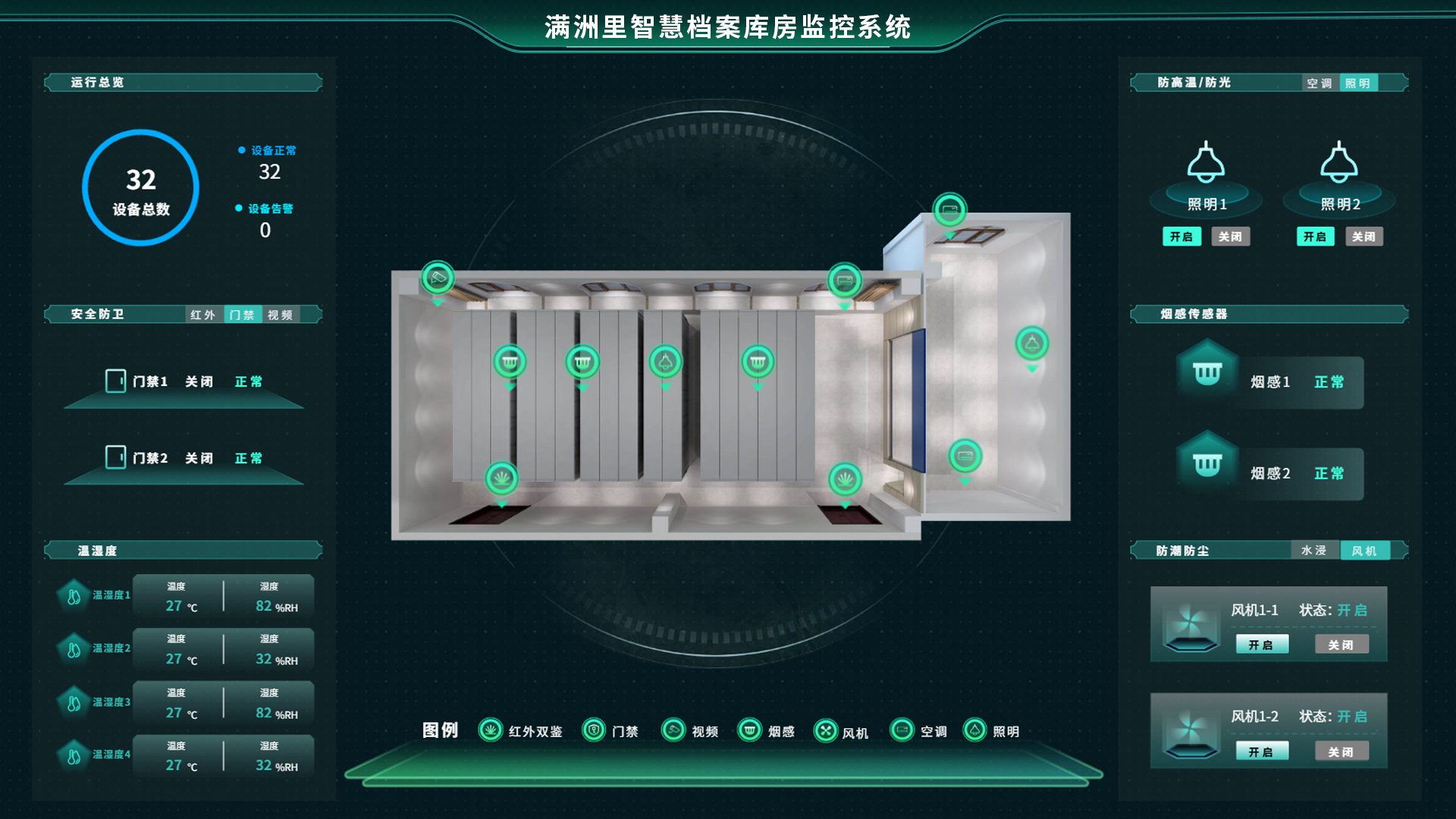Stop 风机1-1 with 关闭 button

click(1341, 645)
